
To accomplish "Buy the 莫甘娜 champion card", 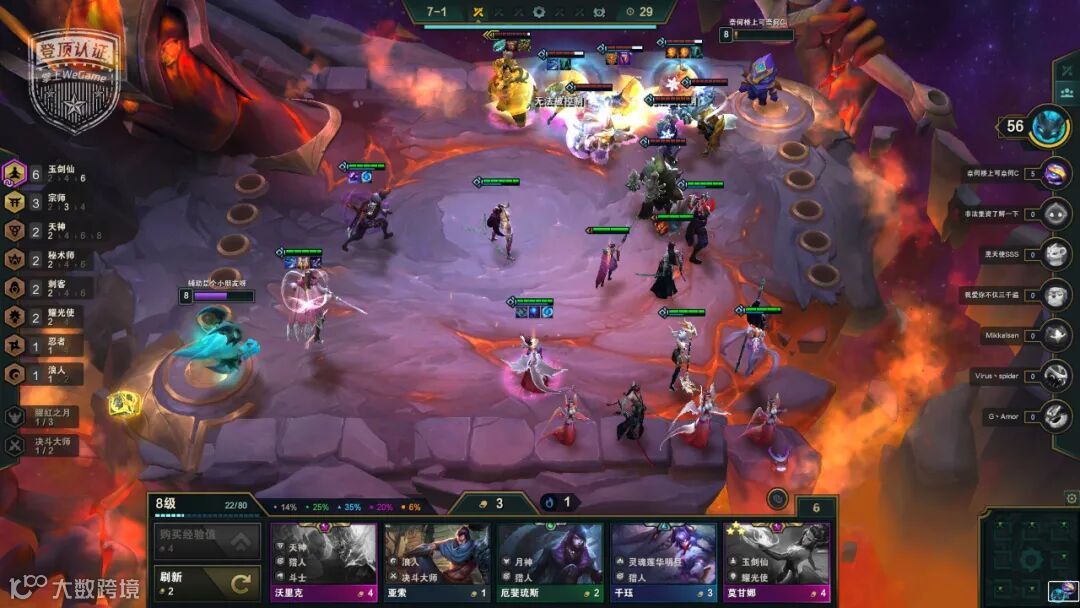I will [777, 561].
